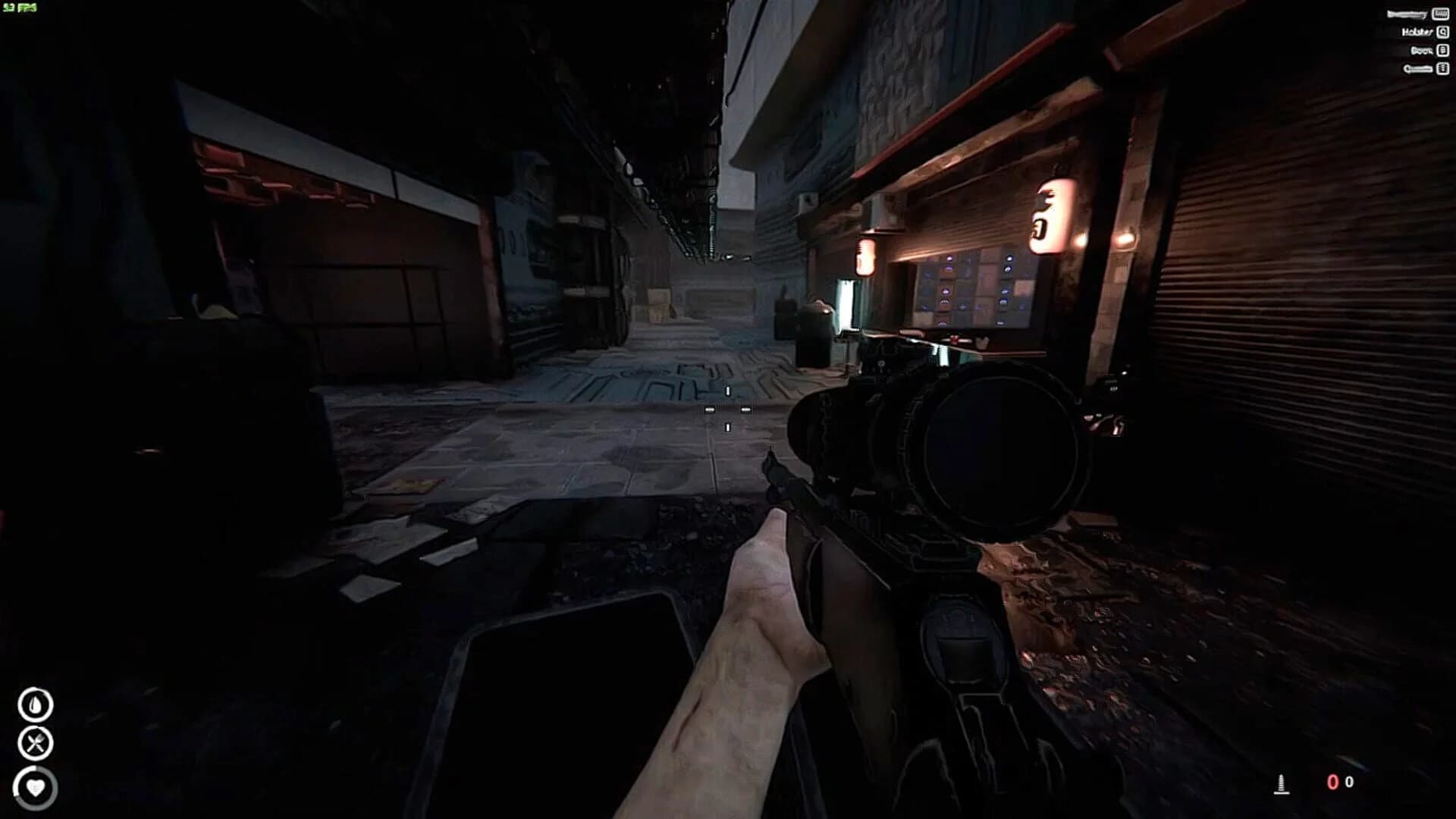
Task: Click the white reserve ammo zero
Action: click(1349, 781)
